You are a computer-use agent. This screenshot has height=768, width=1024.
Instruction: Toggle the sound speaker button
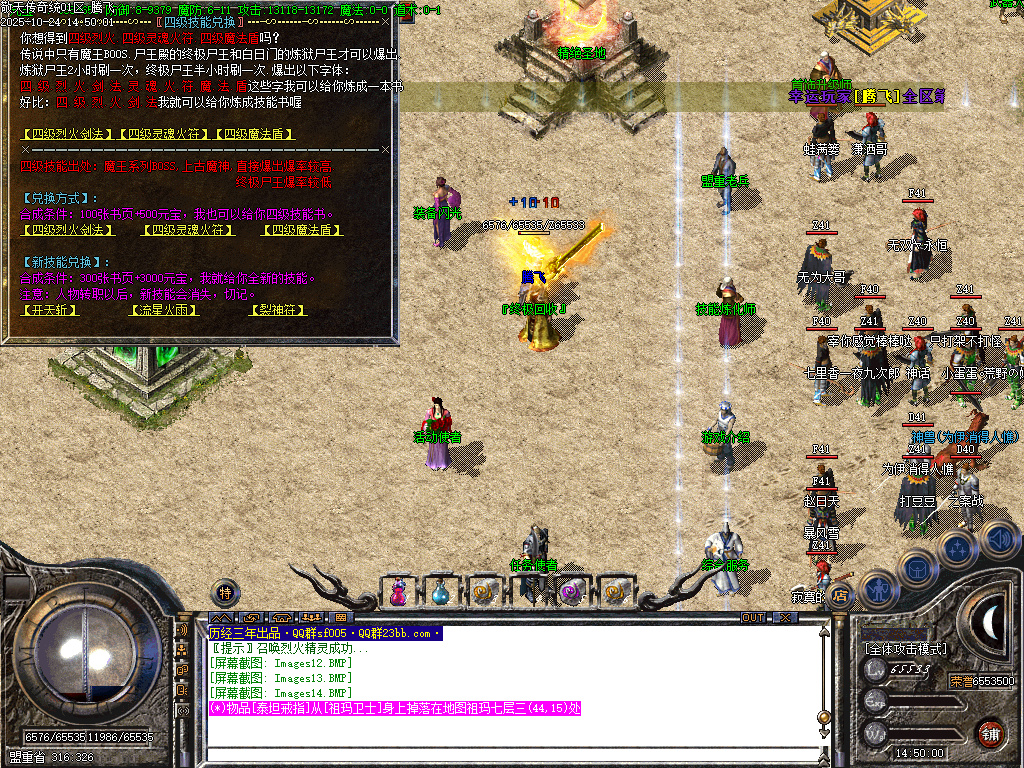(999, 540)
